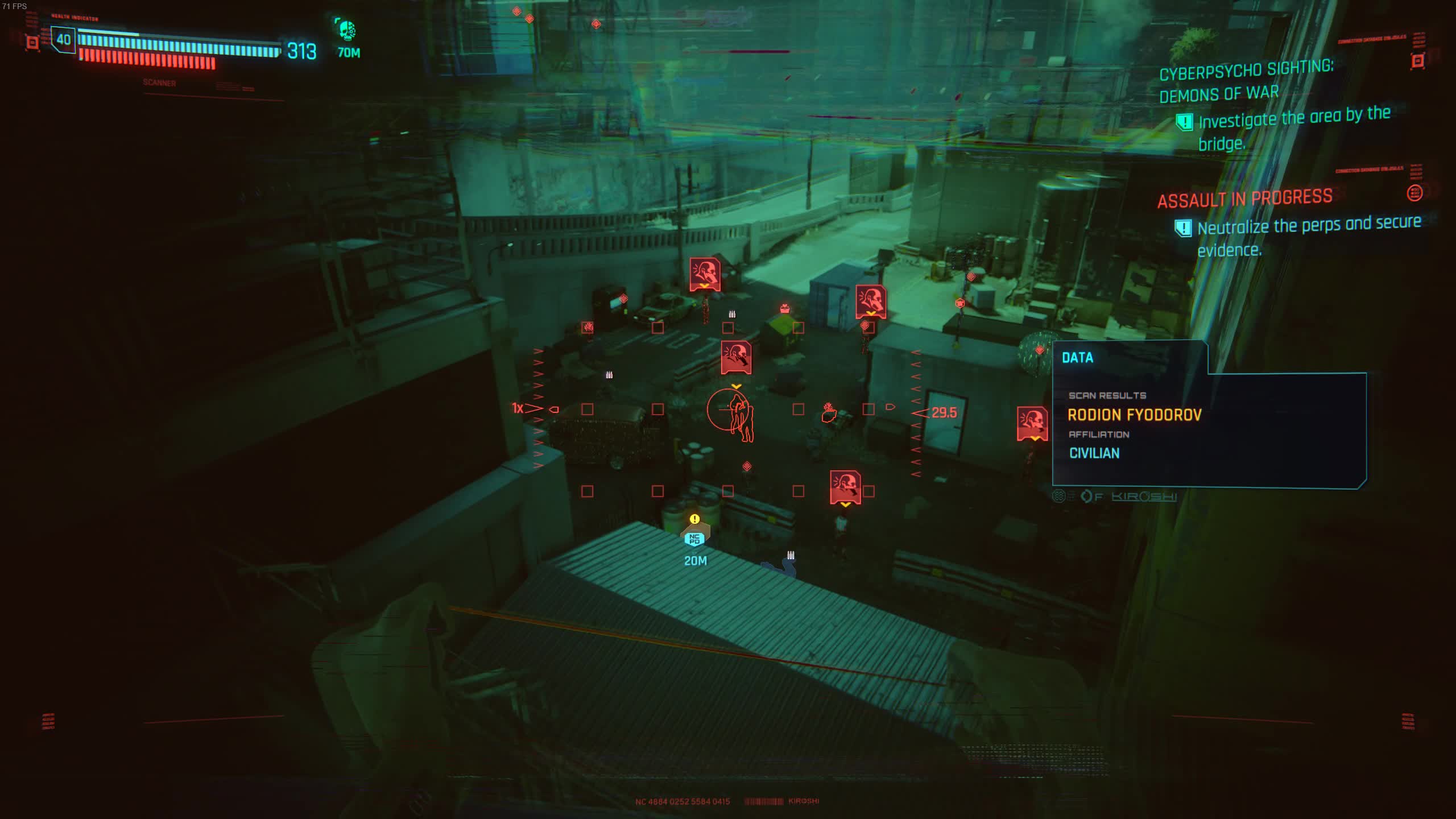
Task: Click the level 40 badge
Action: click(63, 40)
